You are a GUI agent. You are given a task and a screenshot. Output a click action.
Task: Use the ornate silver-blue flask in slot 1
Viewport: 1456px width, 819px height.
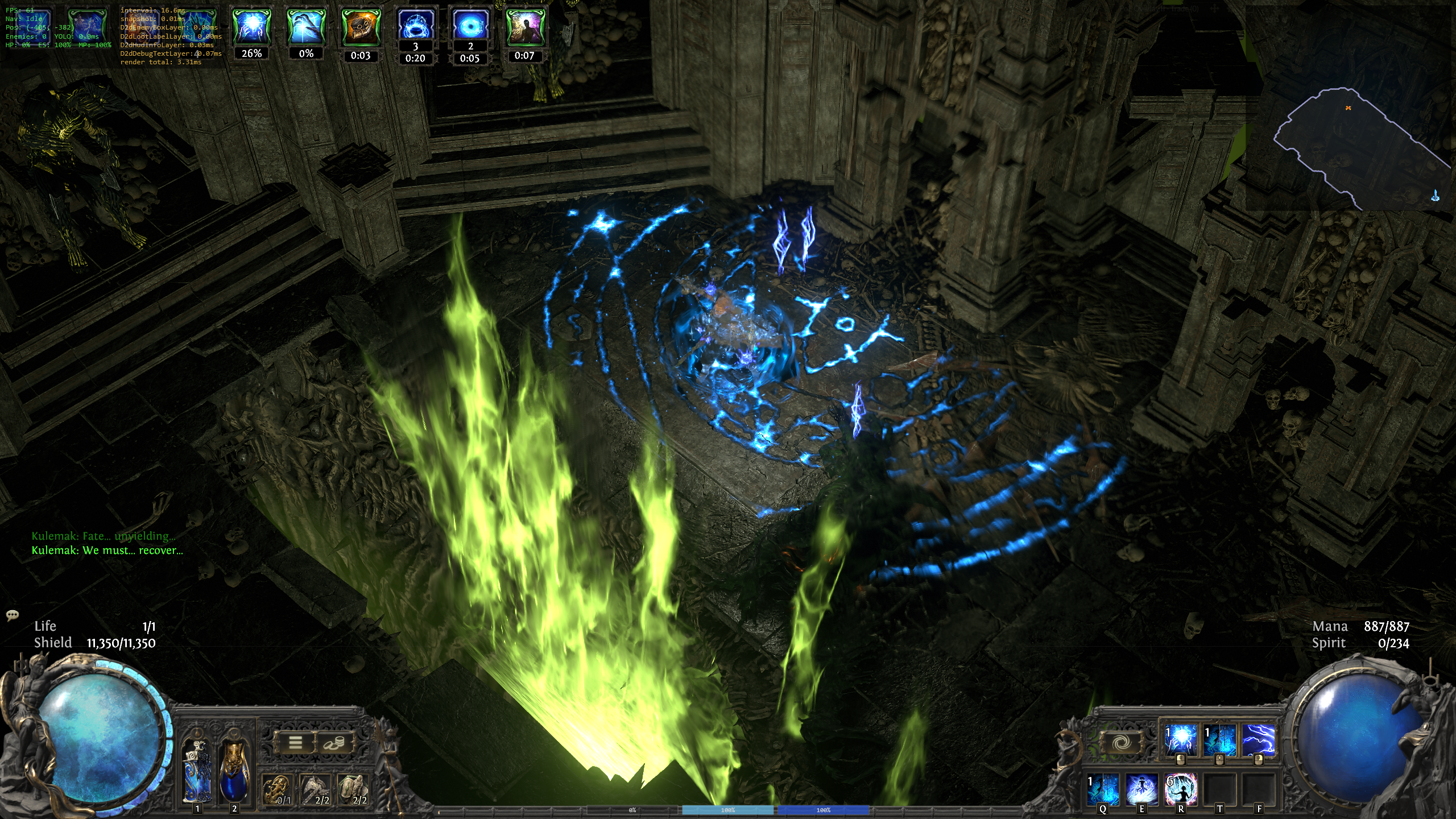(x=197, y=772)
